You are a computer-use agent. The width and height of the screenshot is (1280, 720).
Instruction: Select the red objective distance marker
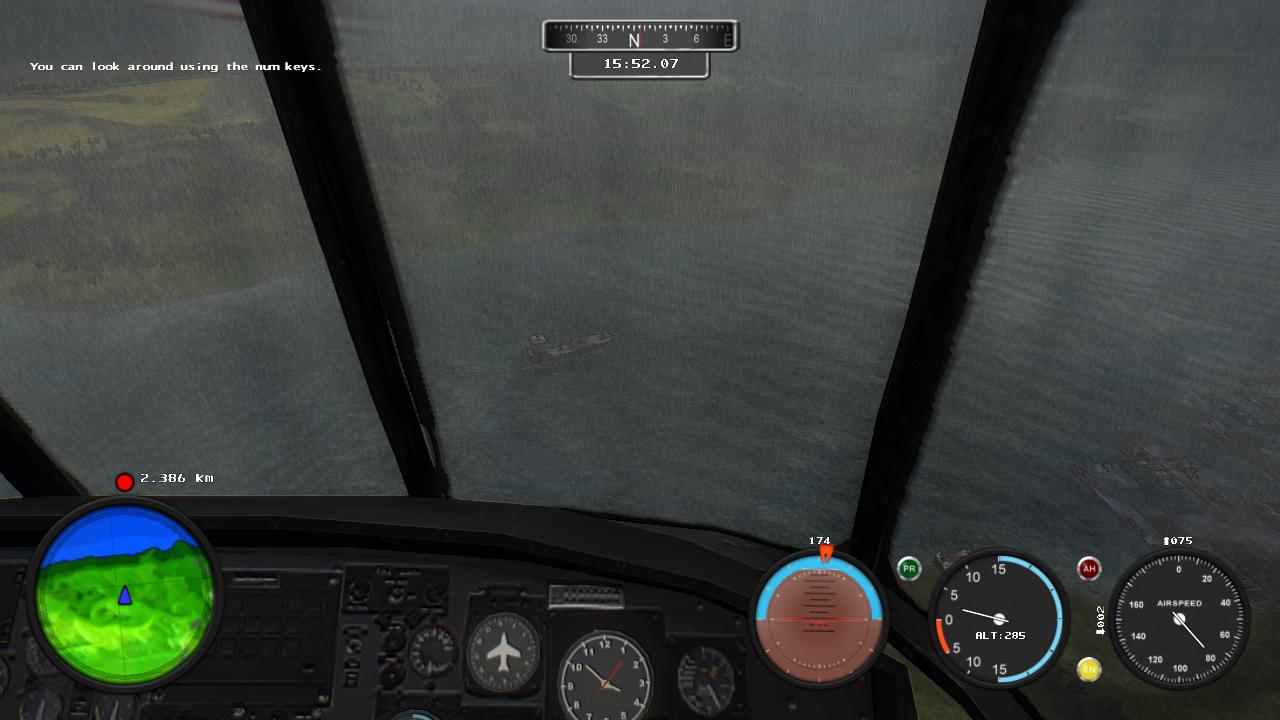pos(124,482)
